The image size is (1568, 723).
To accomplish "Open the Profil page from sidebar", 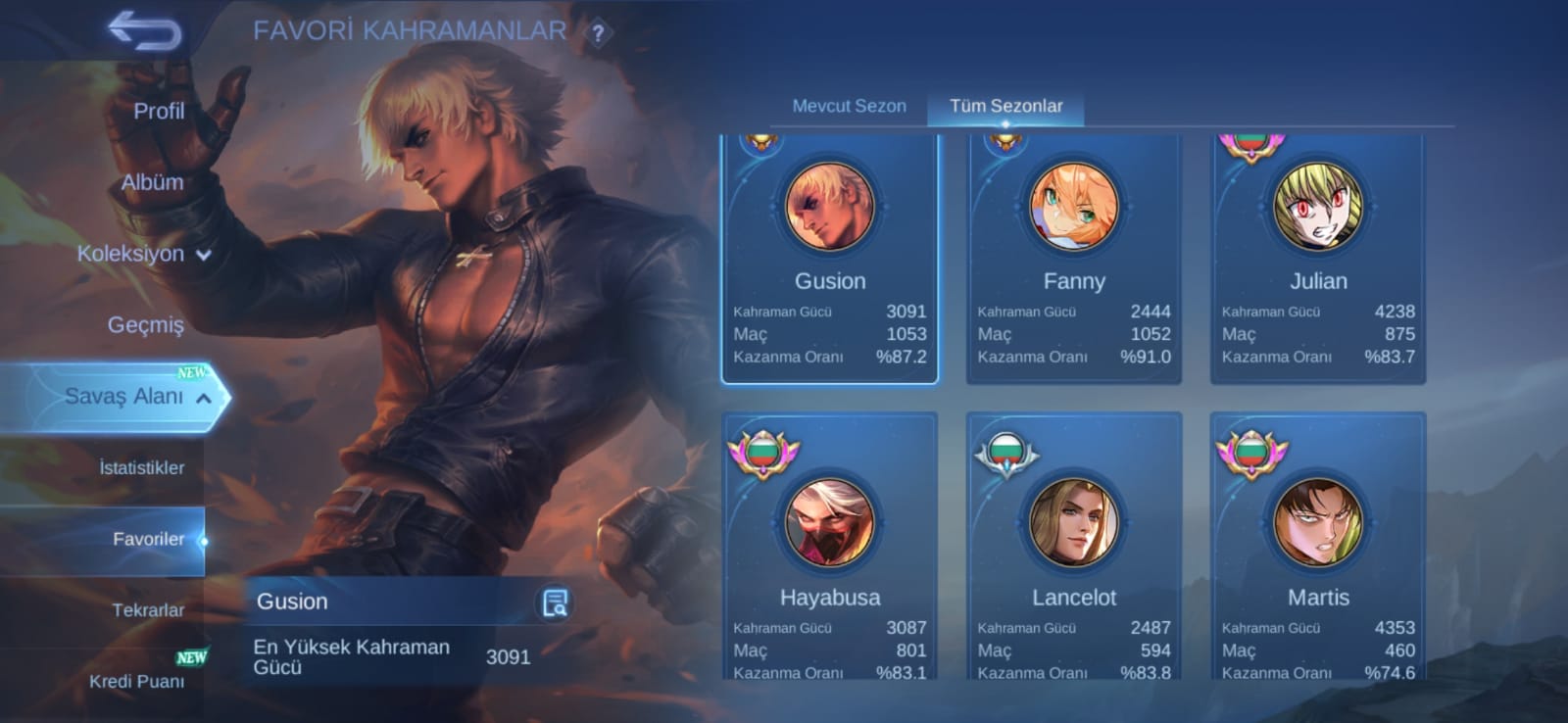I will click(x=160, y=111).
